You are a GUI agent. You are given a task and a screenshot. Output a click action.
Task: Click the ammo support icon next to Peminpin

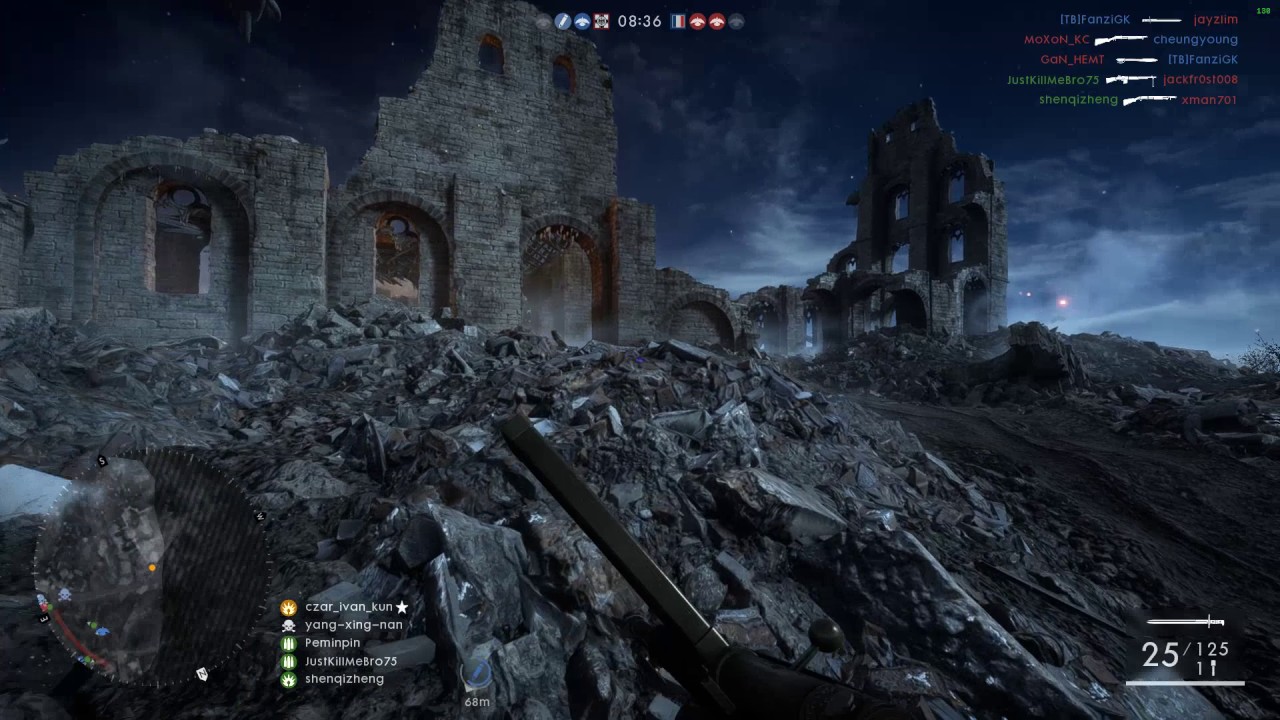tap(288, 642)
